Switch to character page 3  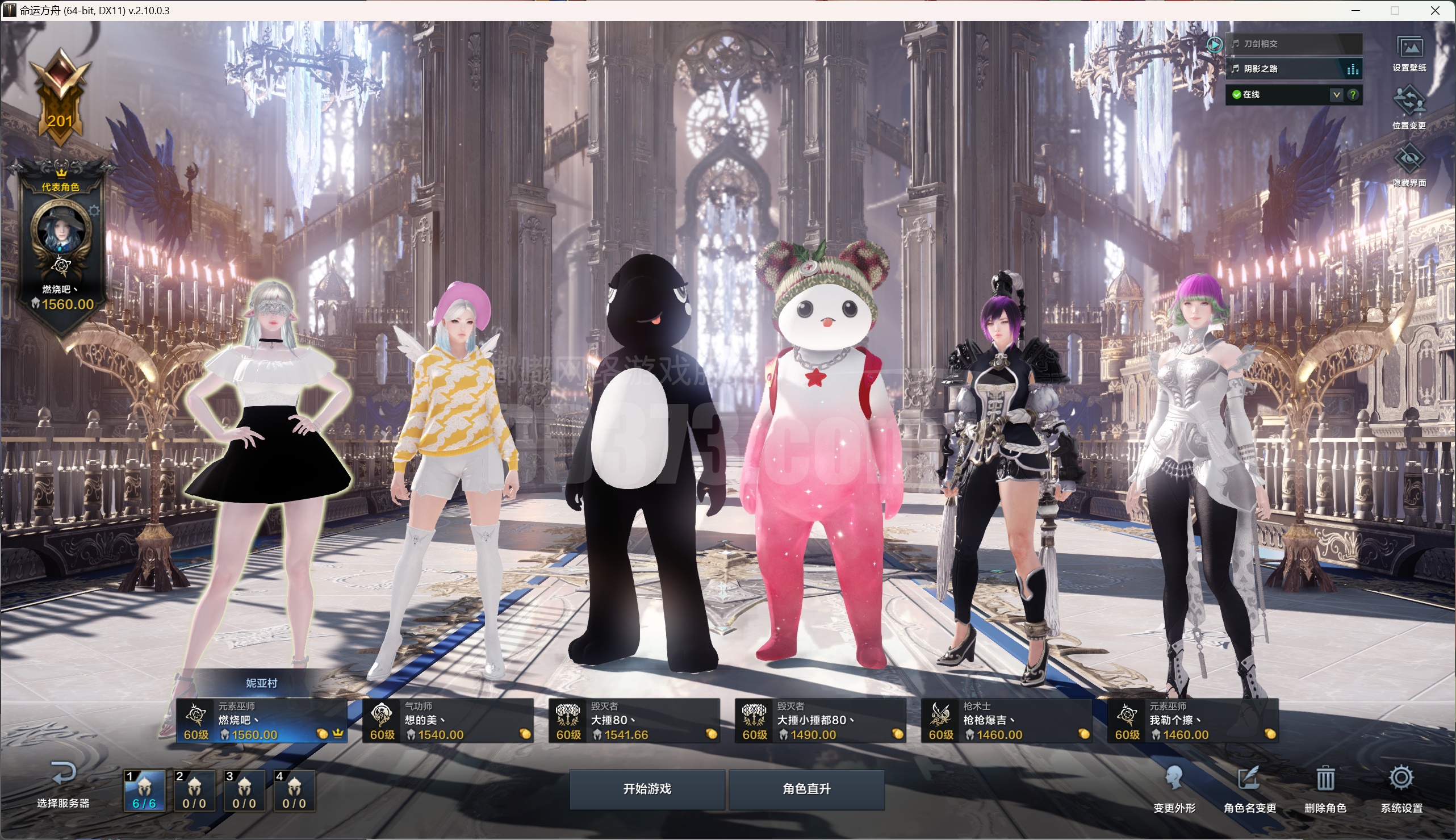tap(244, 791)
